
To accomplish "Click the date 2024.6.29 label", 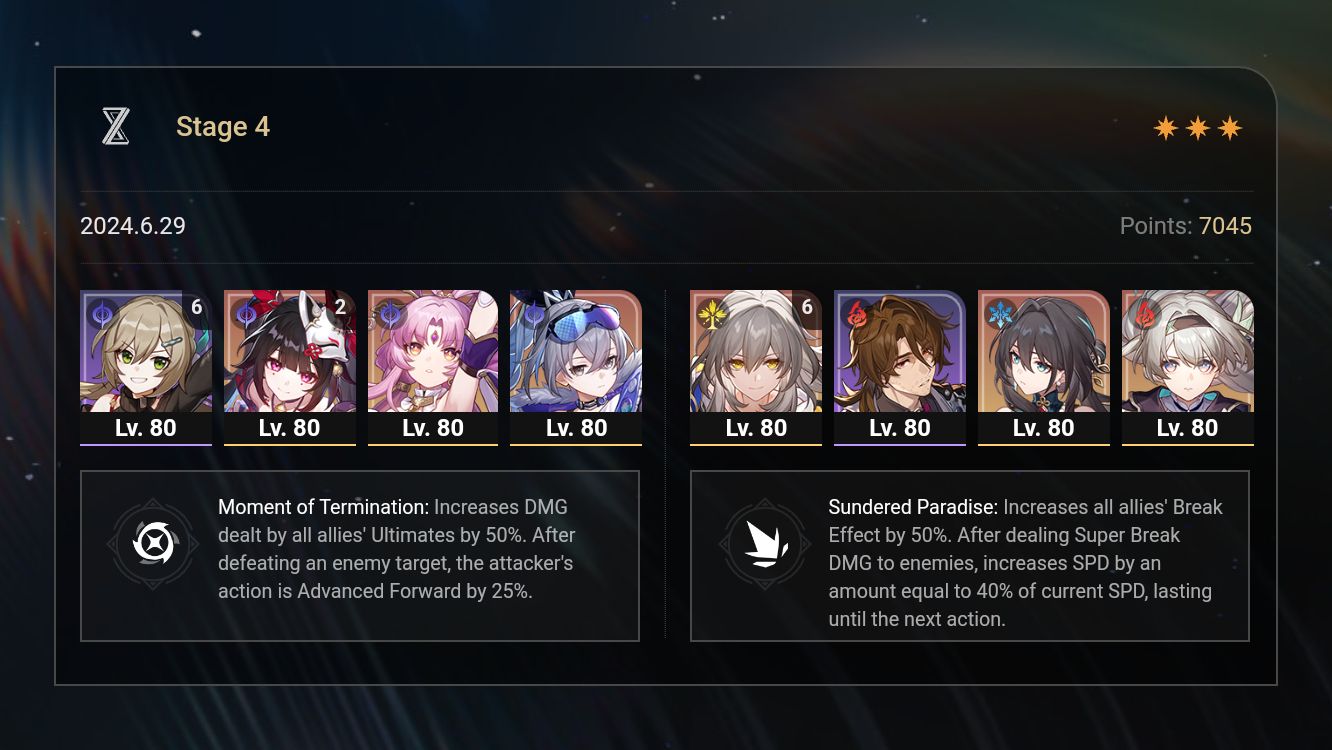I will [x=132, y=226].
